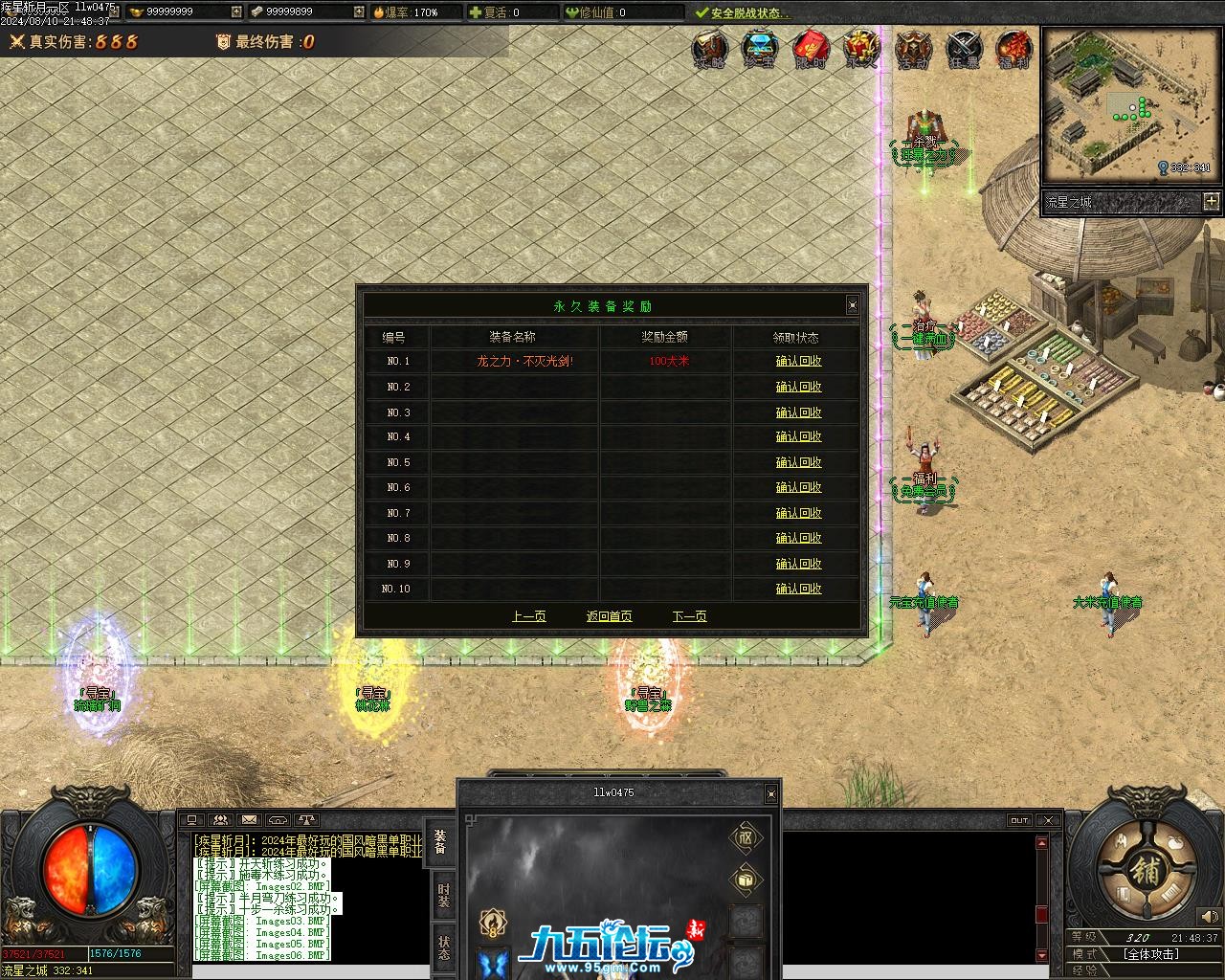Open the 狂暴 crossed swords icon

click(x=963, y=49)
